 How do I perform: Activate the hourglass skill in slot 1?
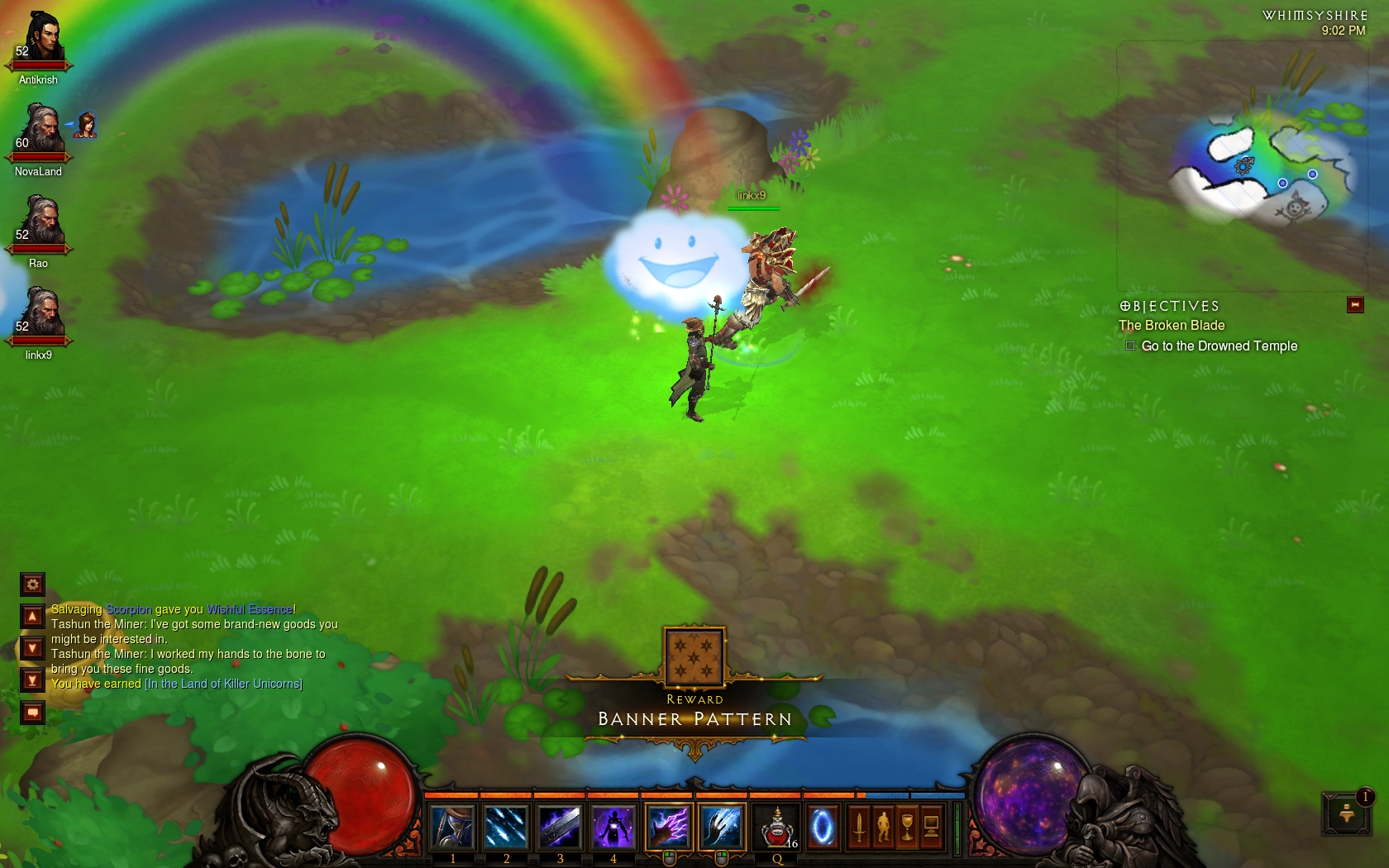(452, 827)
